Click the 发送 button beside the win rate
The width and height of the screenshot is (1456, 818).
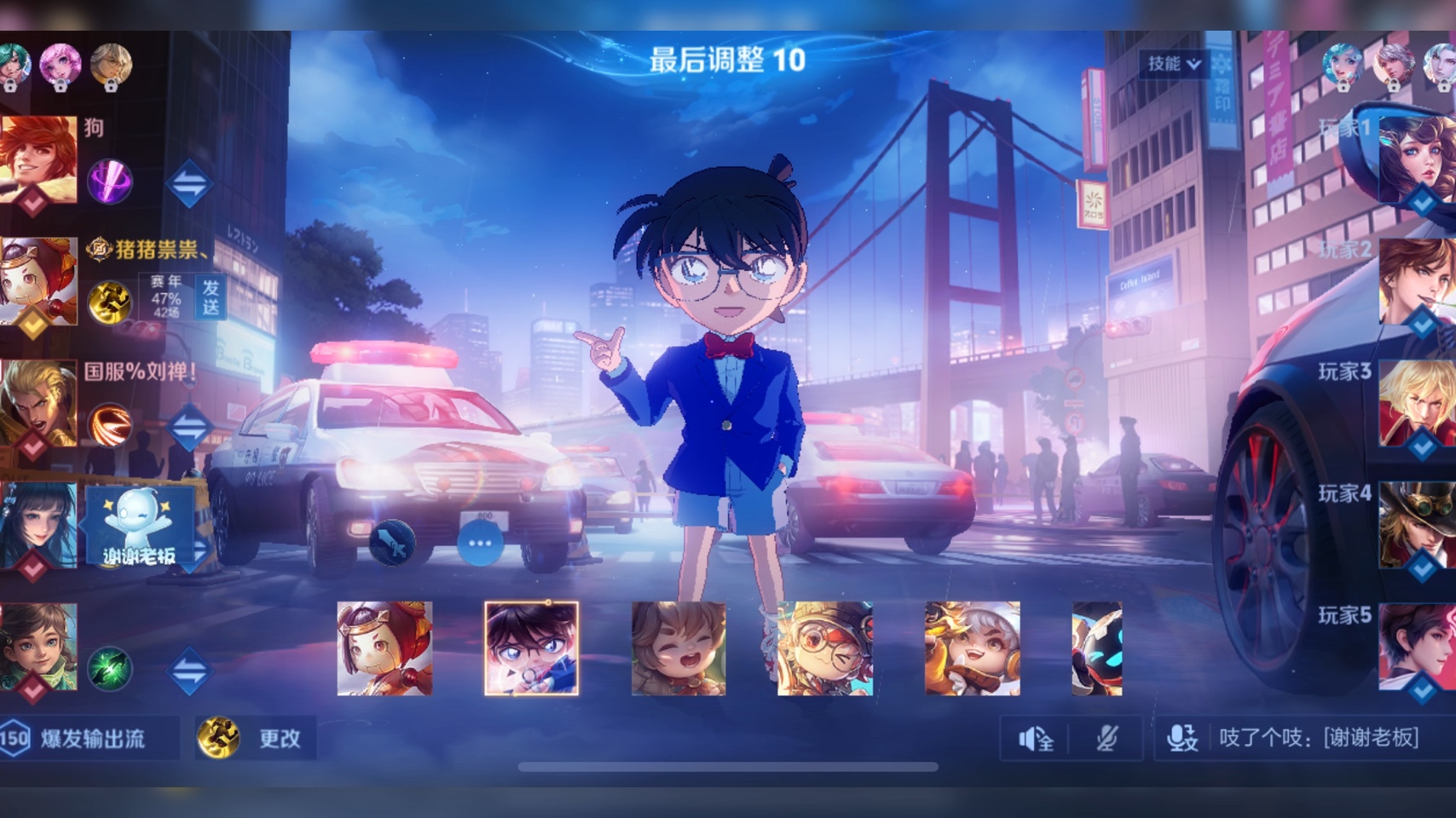coord(211,297)
